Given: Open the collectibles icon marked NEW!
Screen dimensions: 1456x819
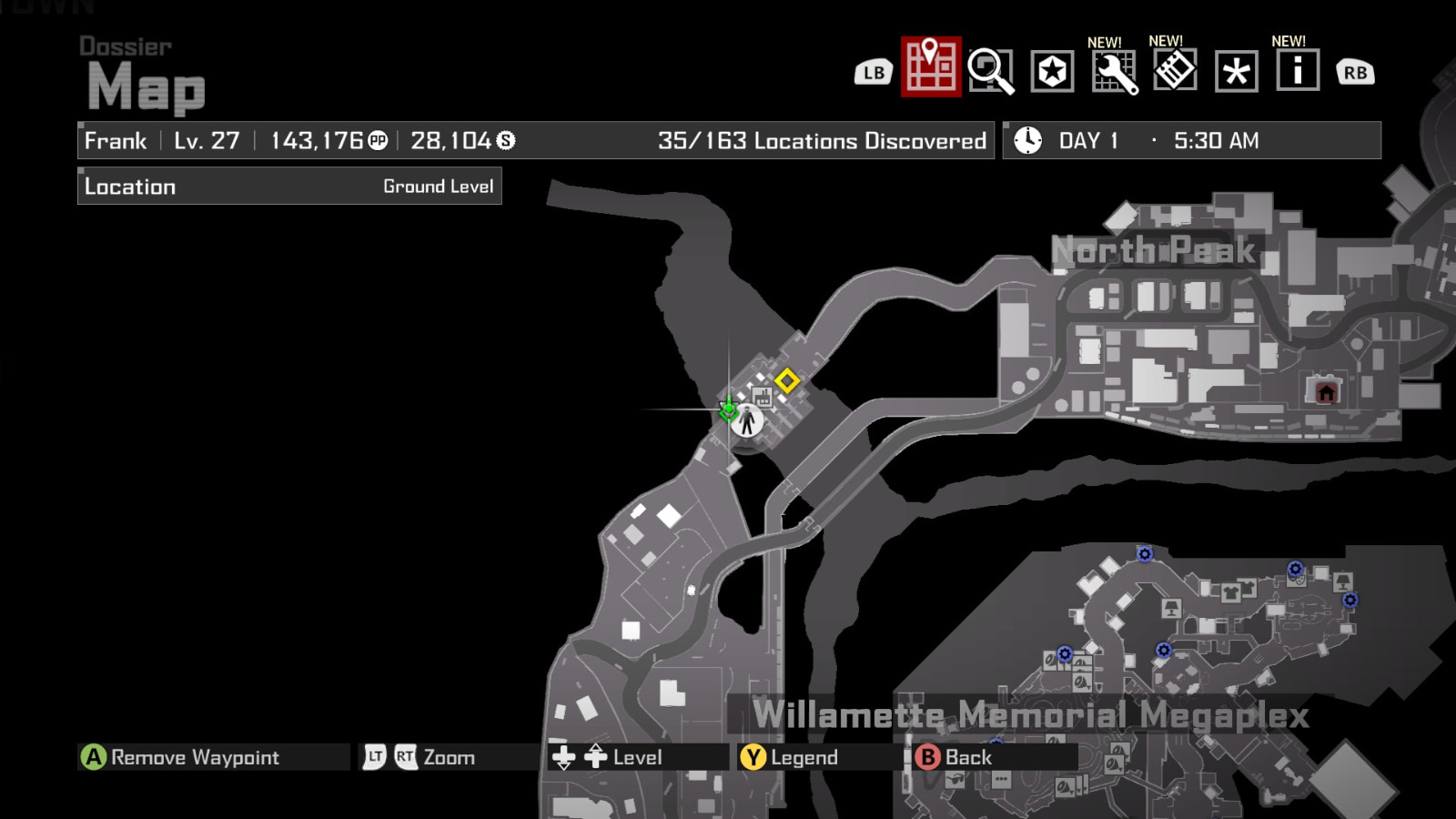Looking at the screenshot, I should point(1175,71).
